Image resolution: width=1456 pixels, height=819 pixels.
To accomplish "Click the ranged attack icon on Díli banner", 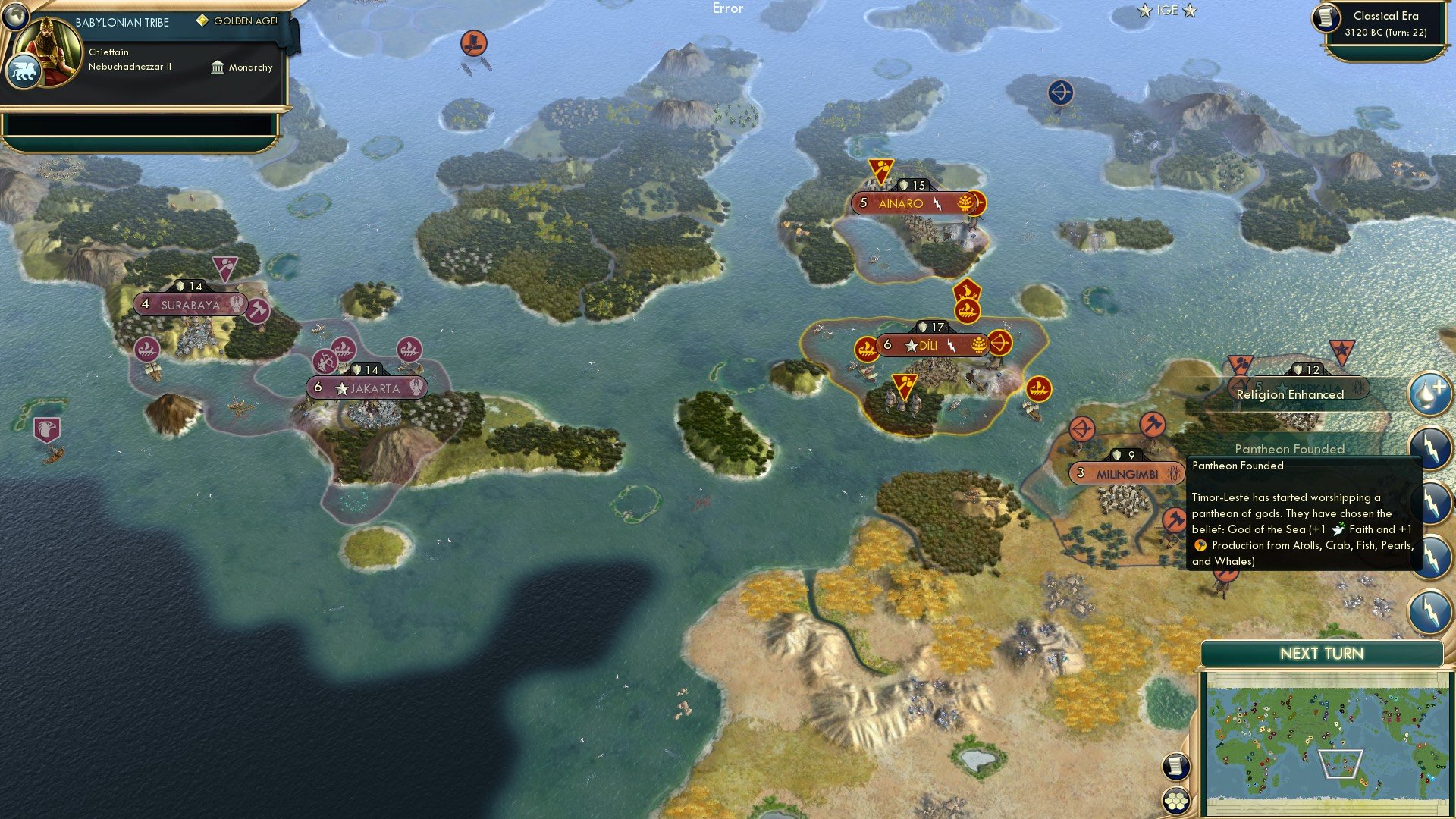I will tap(999, 346).
